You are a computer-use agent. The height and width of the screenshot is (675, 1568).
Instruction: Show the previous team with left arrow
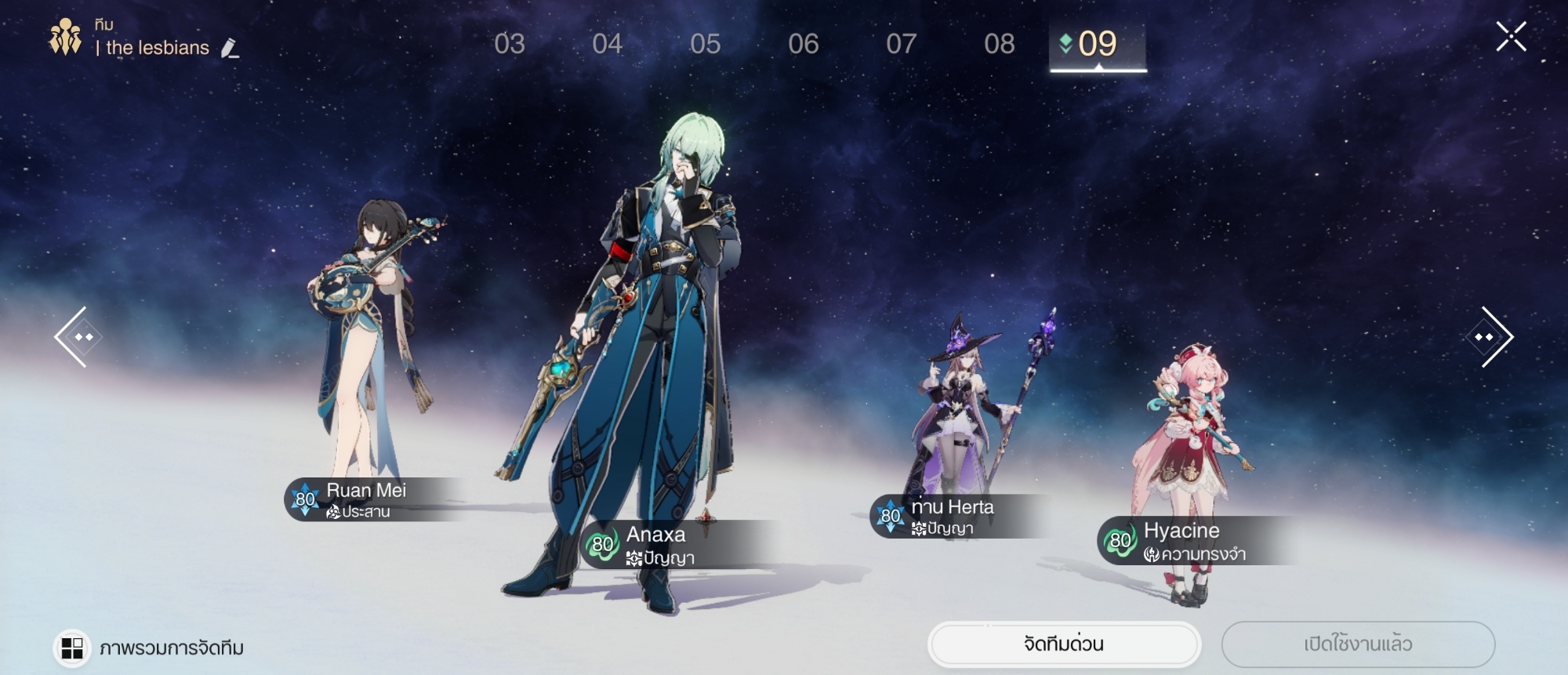(x=78, y=337)
